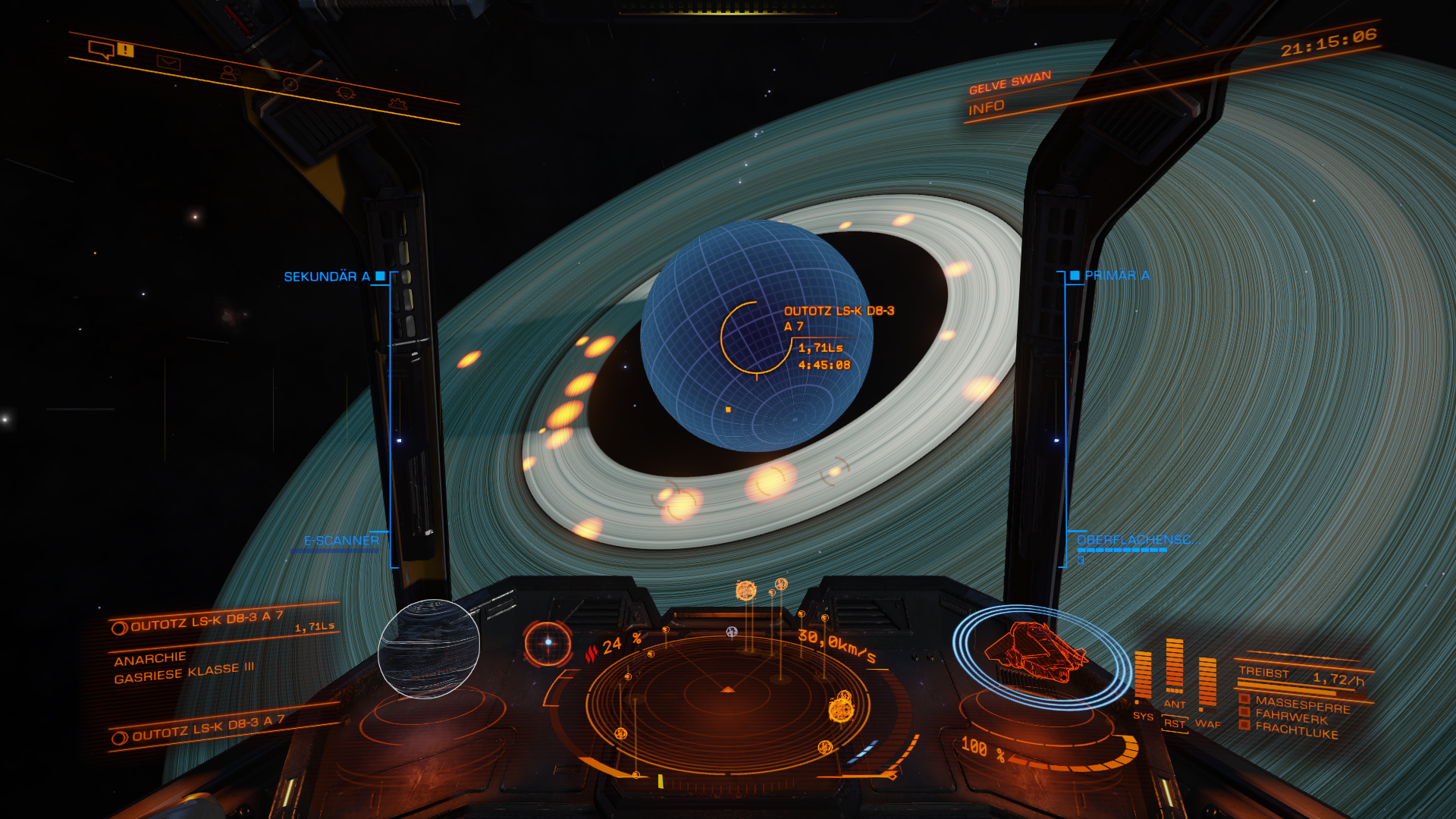Select the target planet hologram sphere
The height and width of the screenshot is (819, 1456).
428,648
